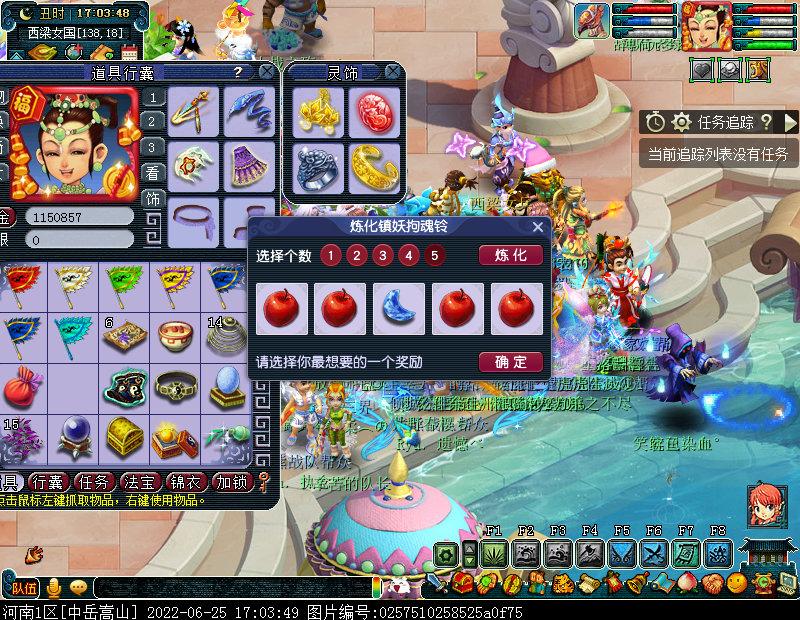Image resolution: width=800 pixels, height=620 pixels.
Task: Select quantity number 5
Action: click(x=433, y=255)
